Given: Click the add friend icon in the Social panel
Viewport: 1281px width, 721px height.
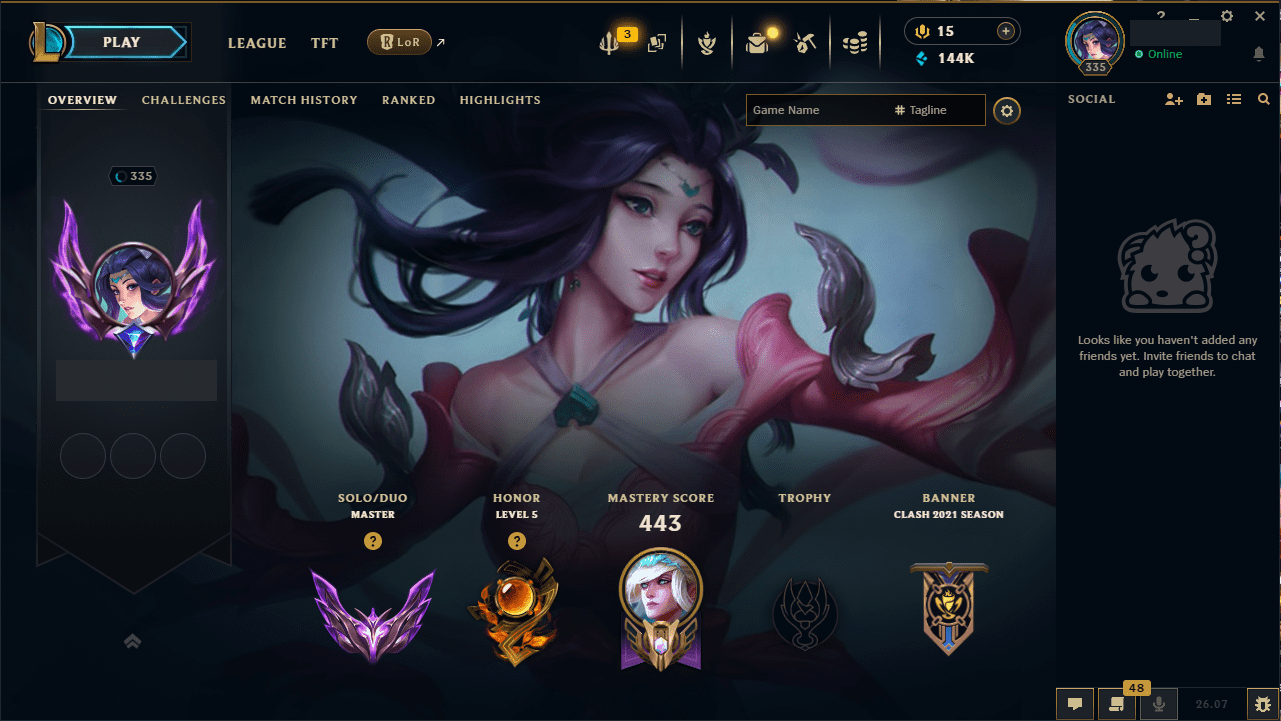Looking at the screenshot, I should pos(1172,99).
